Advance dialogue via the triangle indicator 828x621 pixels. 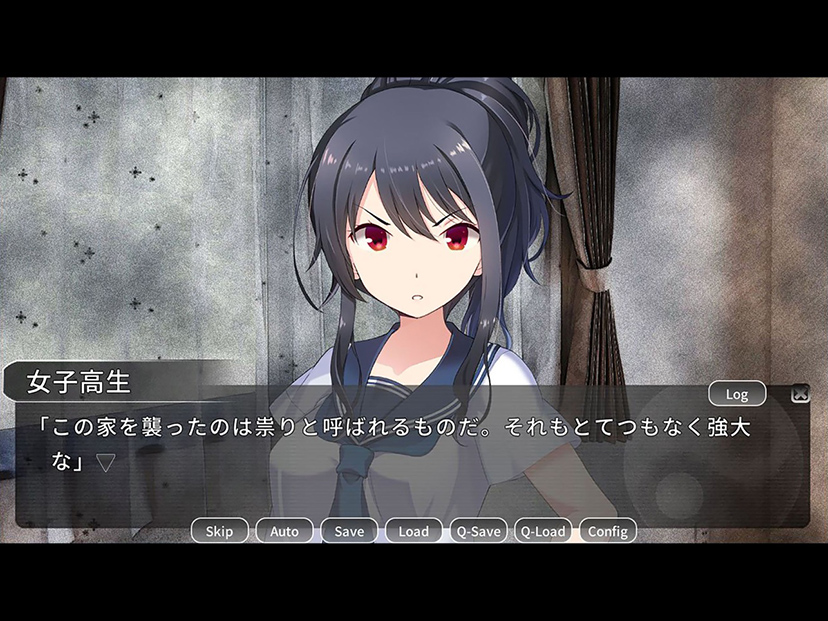[x=106, y=463]
